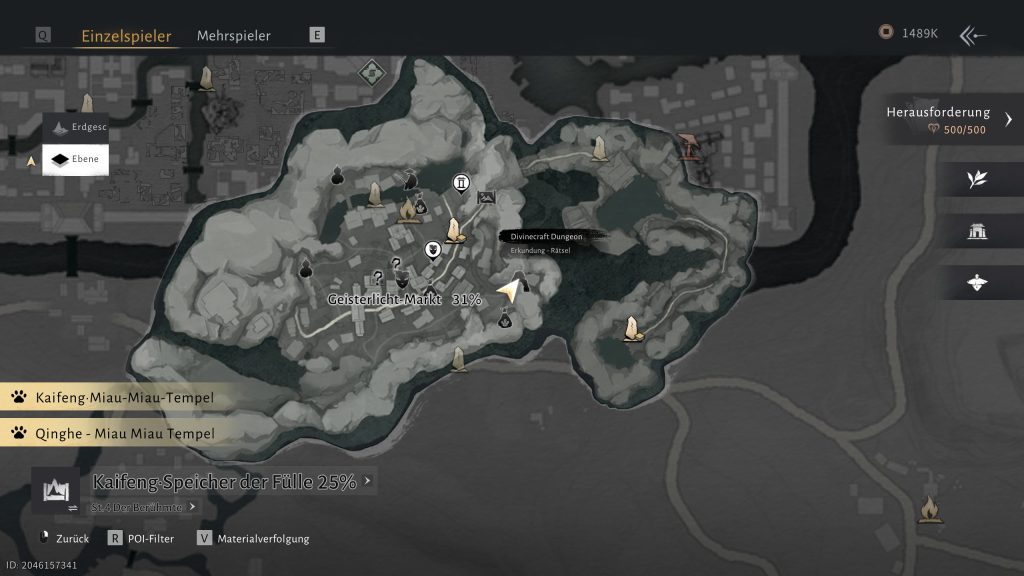Open the temple gate side button

pos(977,231)
